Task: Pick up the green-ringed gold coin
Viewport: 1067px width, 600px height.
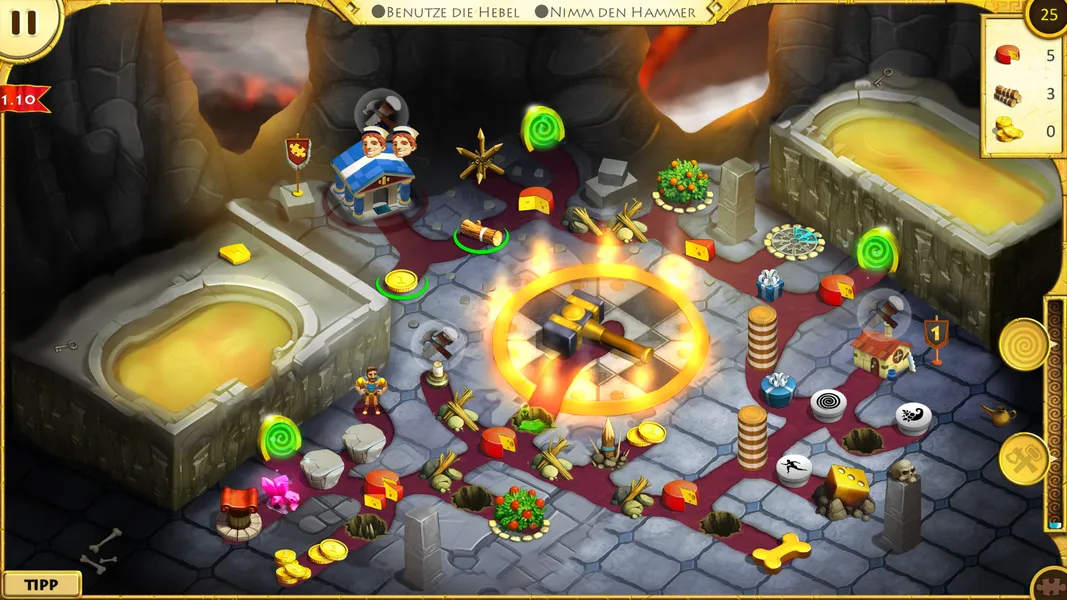Action: 401,281
